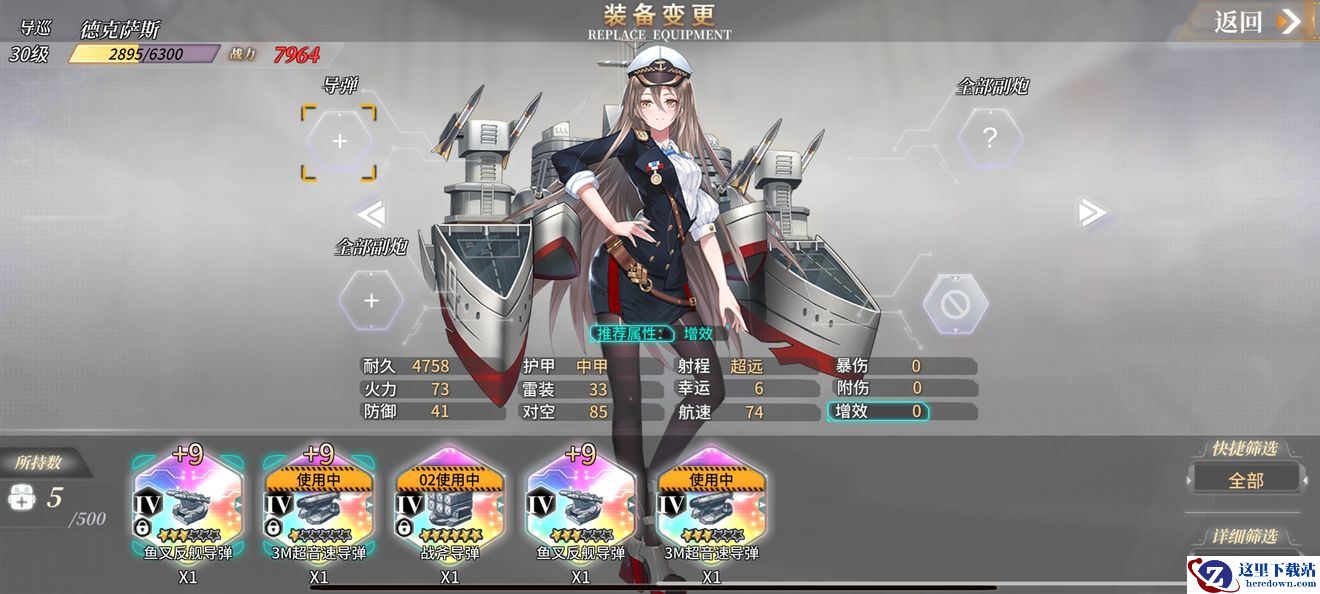Select the locked 鱼叉反舰导弹 card
This screenshot has width=1320, height=594.
188,506
